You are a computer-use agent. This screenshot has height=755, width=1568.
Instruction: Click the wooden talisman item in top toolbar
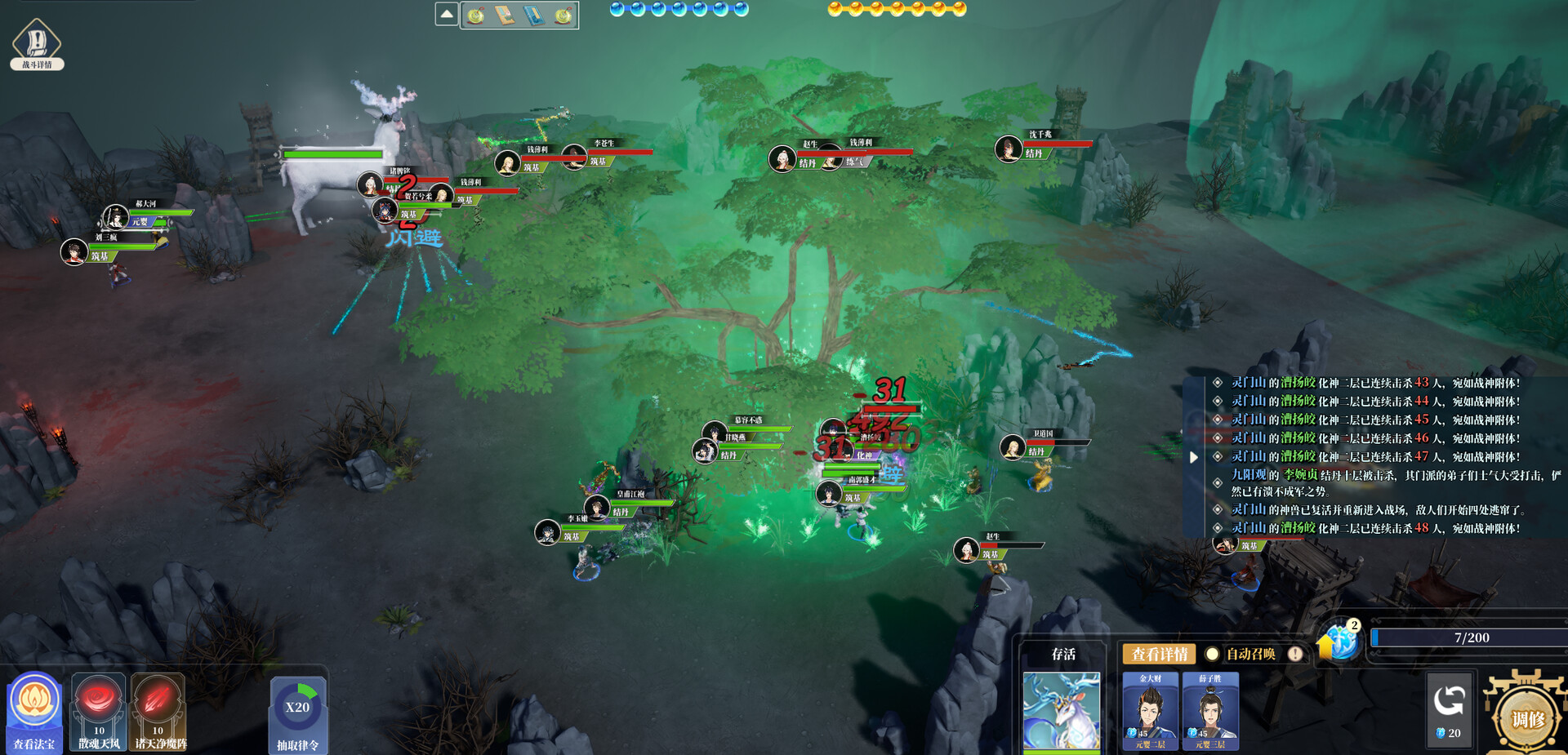504,15
